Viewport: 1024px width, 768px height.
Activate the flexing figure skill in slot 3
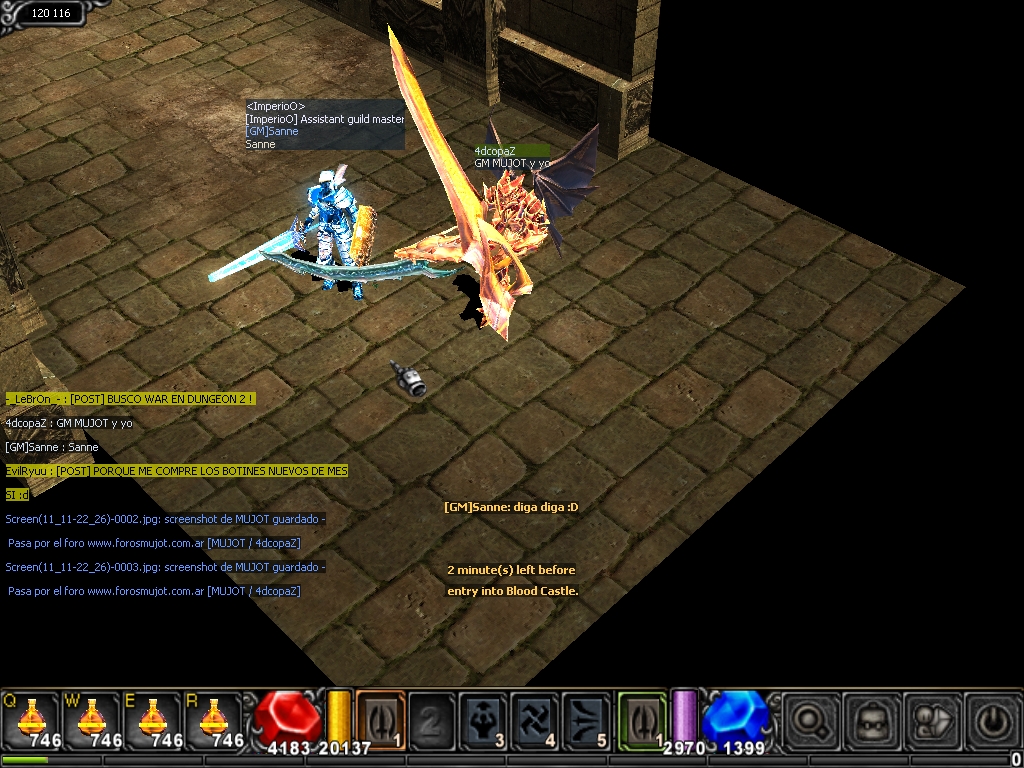click(x=484, y=720)
